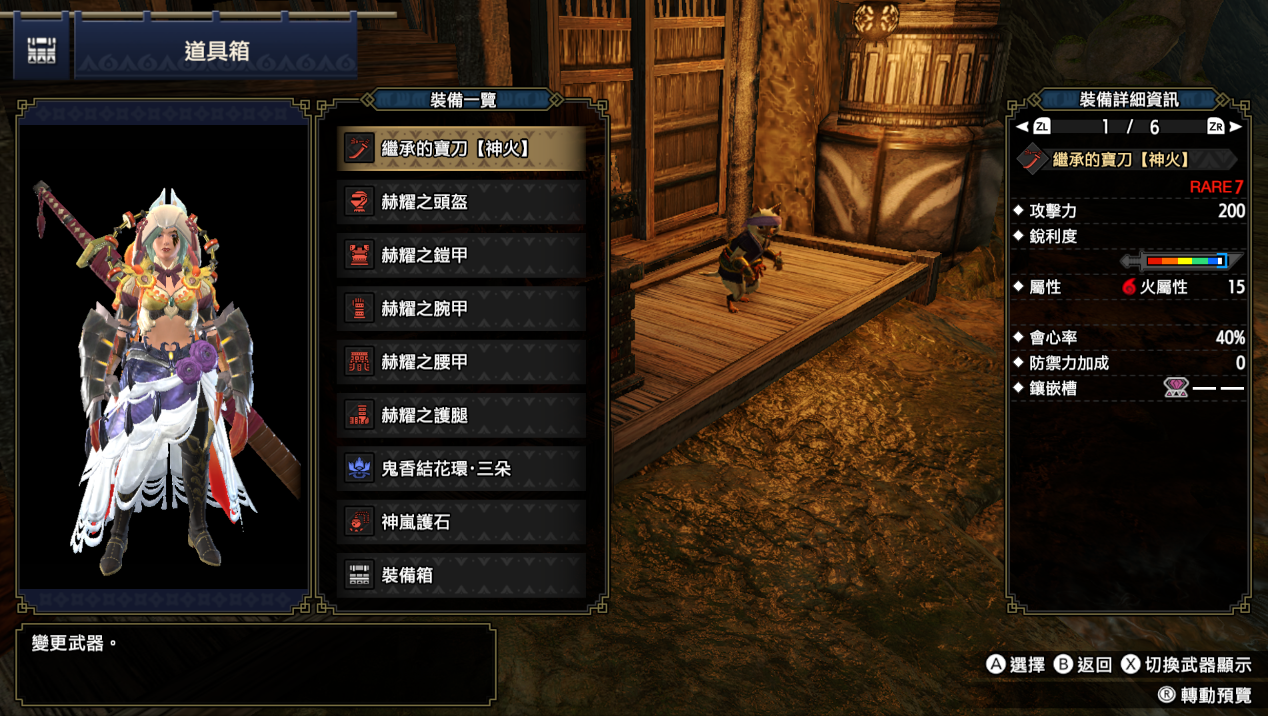1268x716 pixels.
Task: Select 赫耀之護腿 leg armor
Action: 461,415
